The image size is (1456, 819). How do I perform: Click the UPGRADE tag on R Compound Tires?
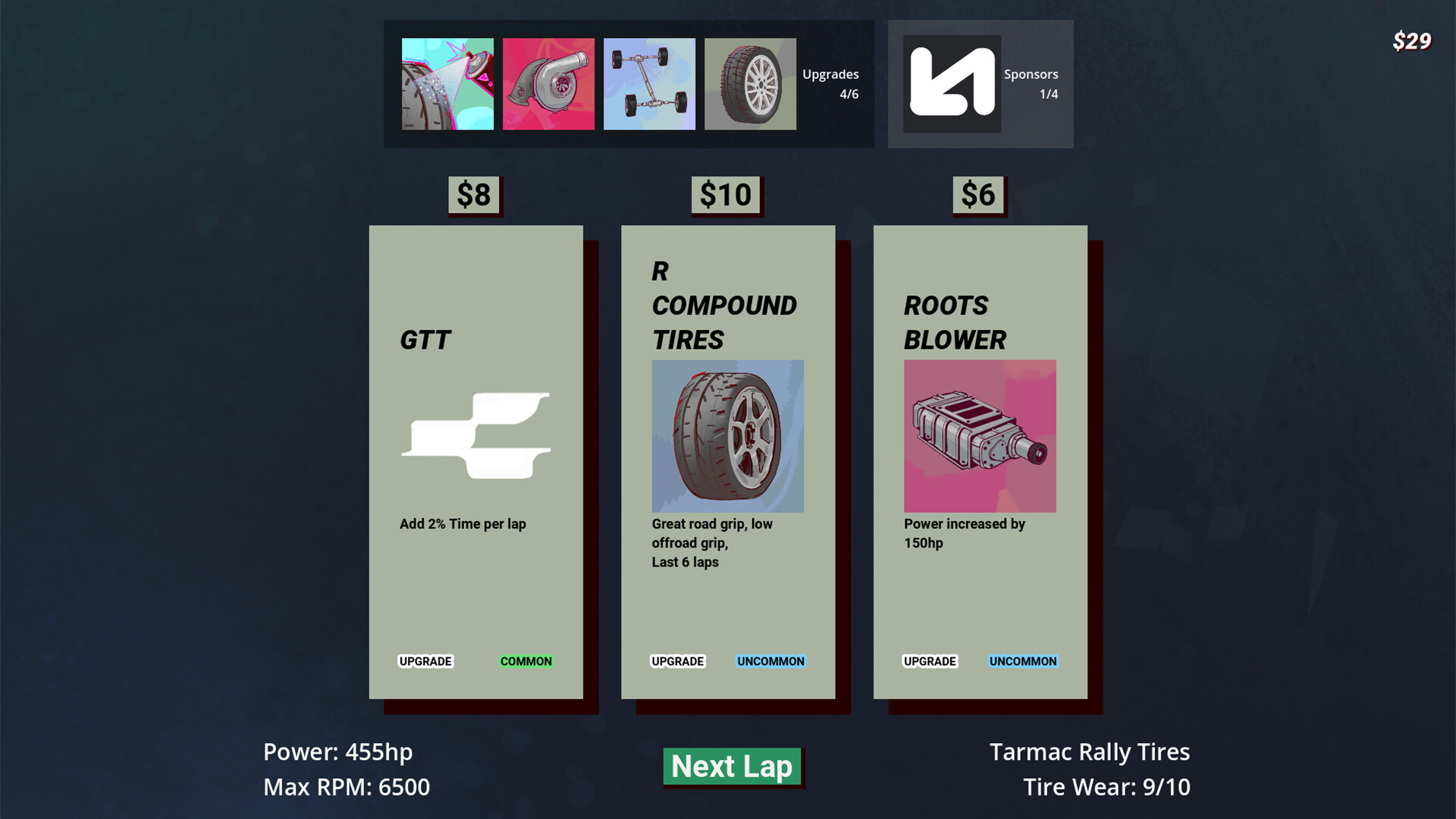tap(678, 661)
